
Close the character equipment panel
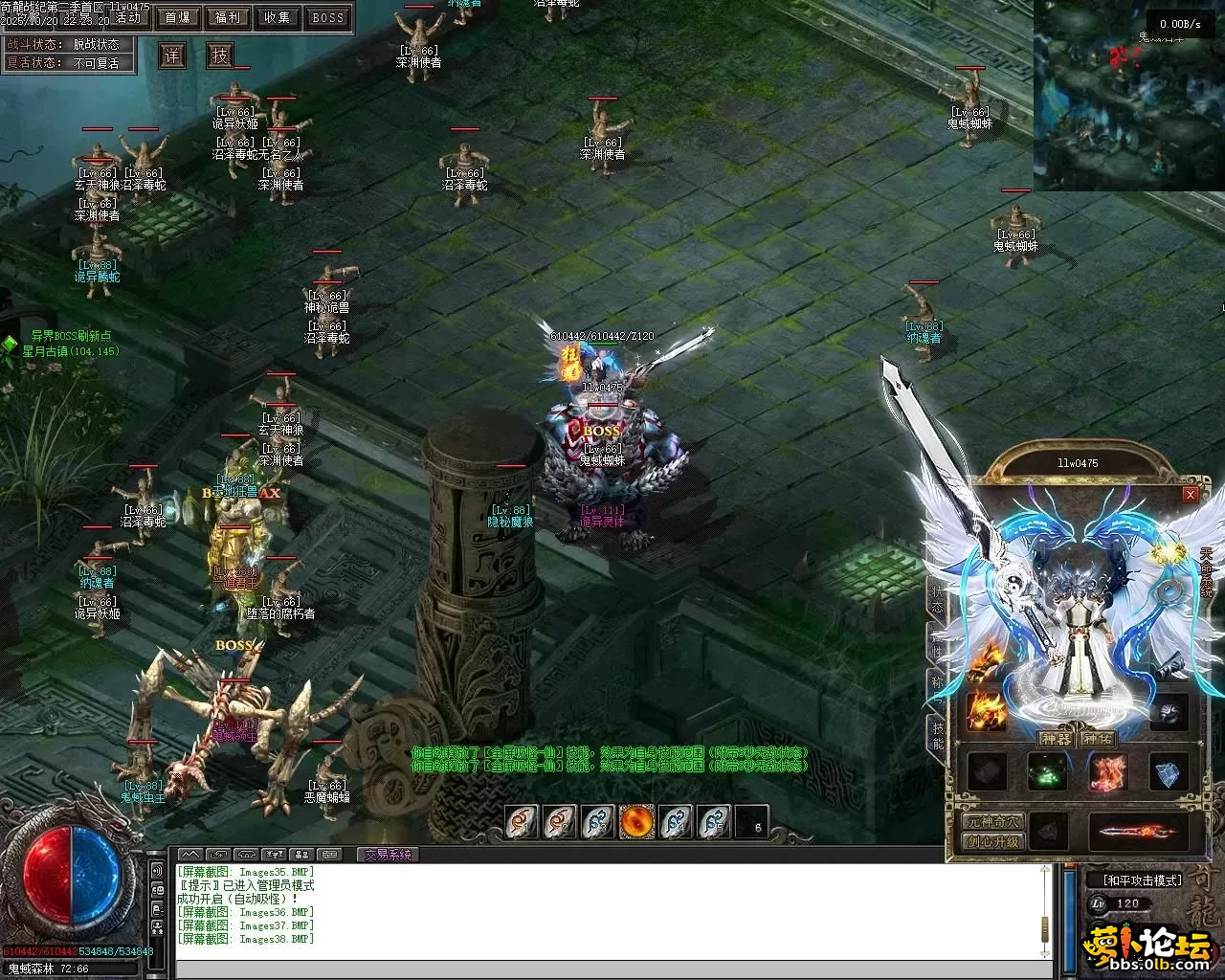tap(1190, 494)
